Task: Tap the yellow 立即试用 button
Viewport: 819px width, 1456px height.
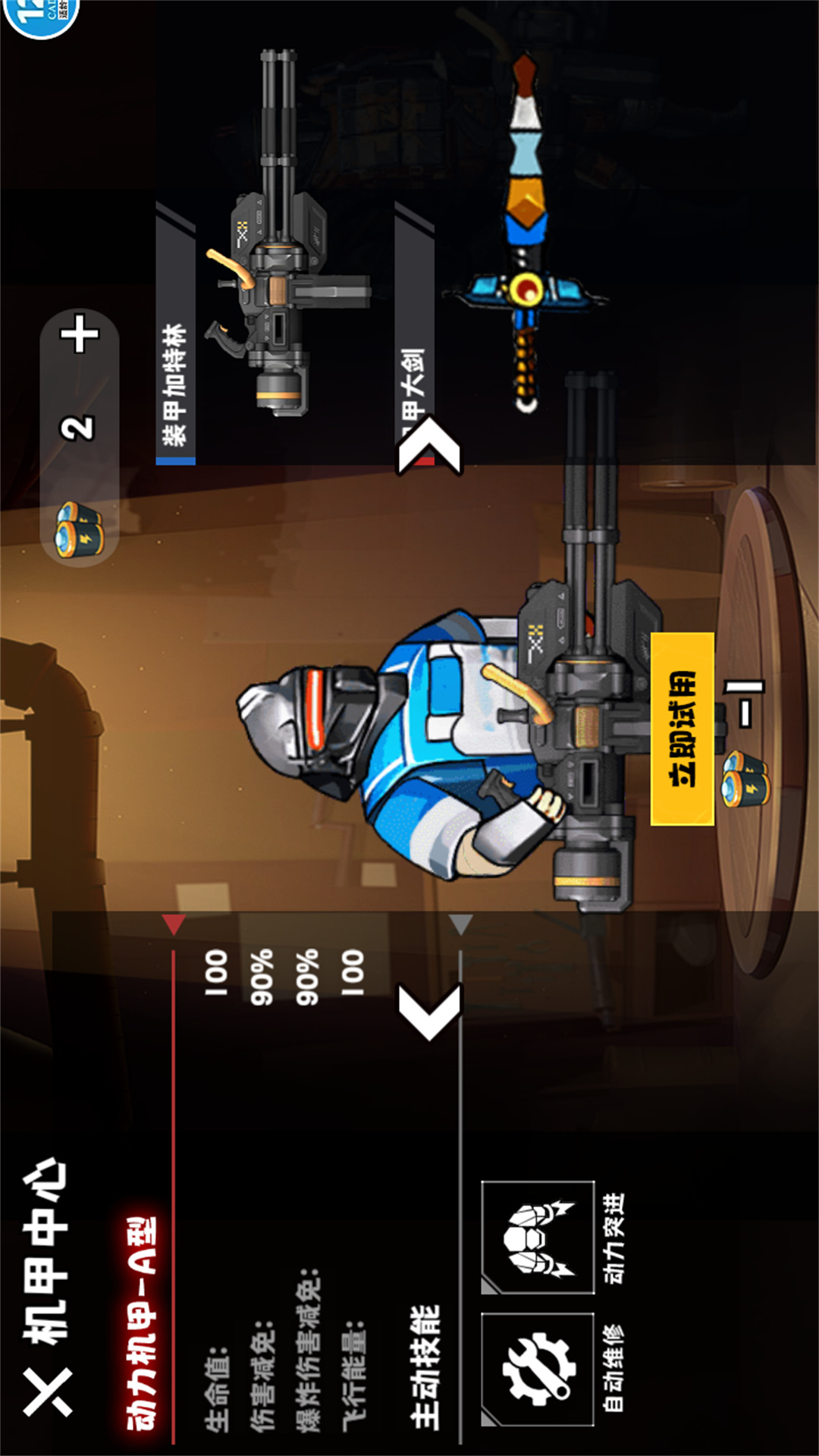Action: tap(682, 729)
